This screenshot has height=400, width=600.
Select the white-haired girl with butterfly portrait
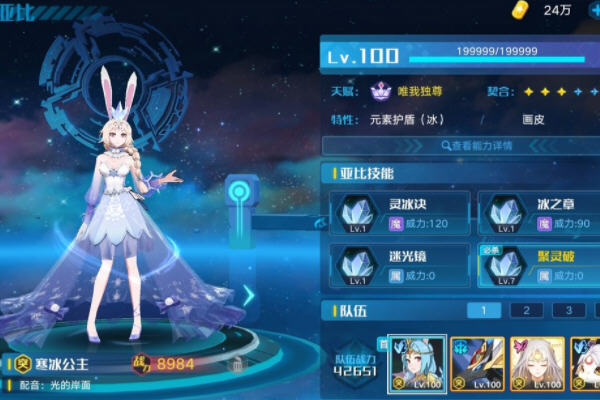point(537,364)
